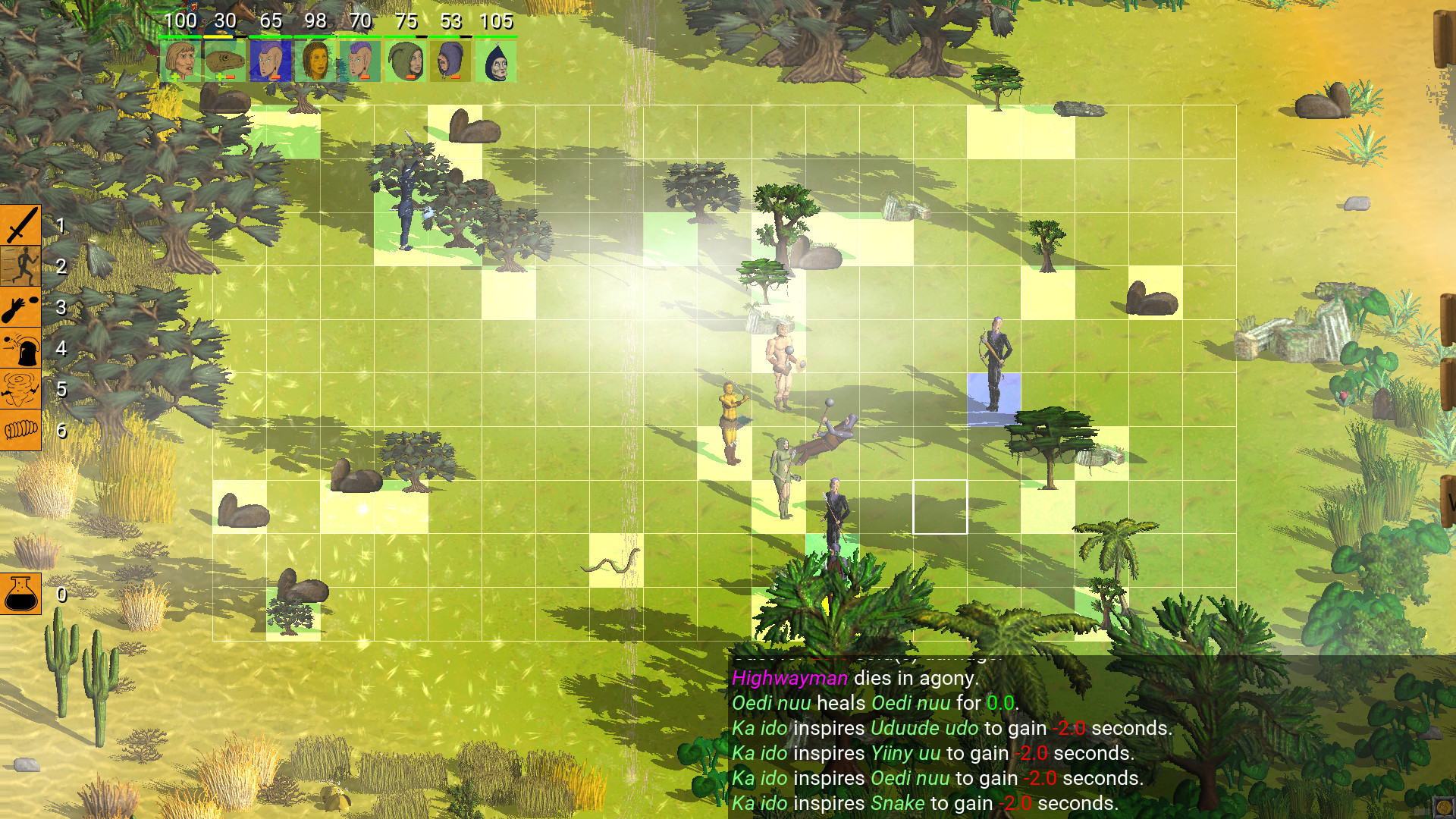Screen dimensions: 1456x819
Task: Toggle the green plus marker under the first portrait
Action: pos(175,77)
